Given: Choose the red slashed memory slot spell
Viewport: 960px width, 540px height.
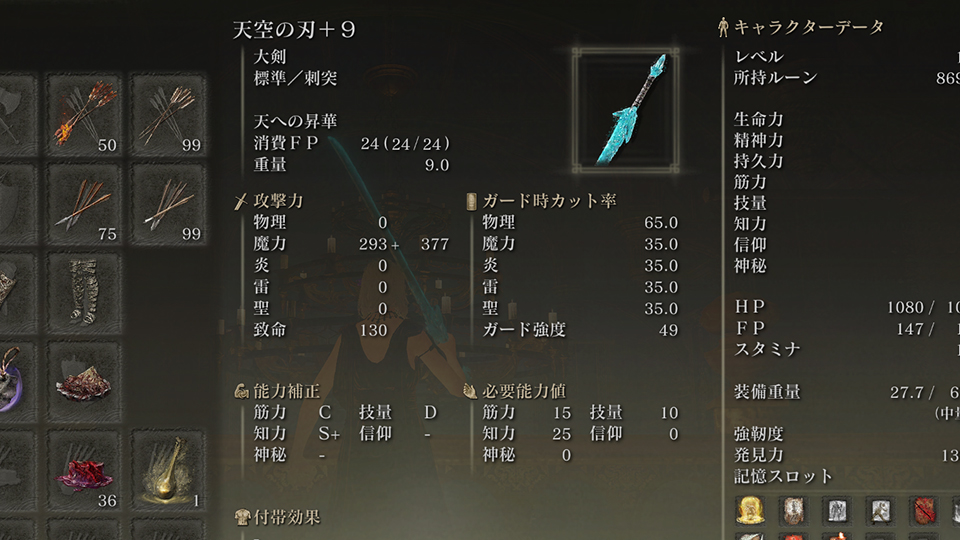Looking at the screenshot, I should click(922, 511).
